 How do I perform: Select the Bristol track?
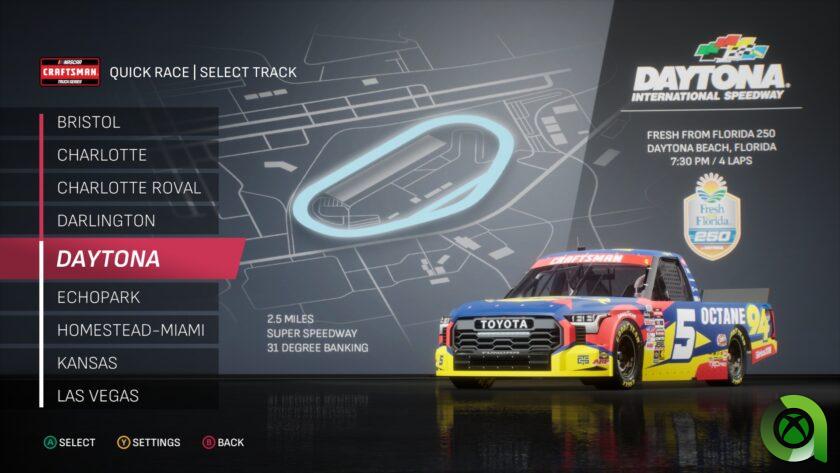[x=129, y=122]
